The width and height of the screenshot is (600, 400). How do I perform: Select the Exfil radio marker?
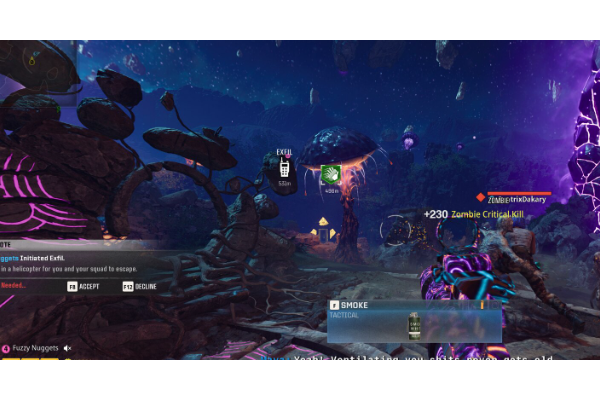coord(284,169)
